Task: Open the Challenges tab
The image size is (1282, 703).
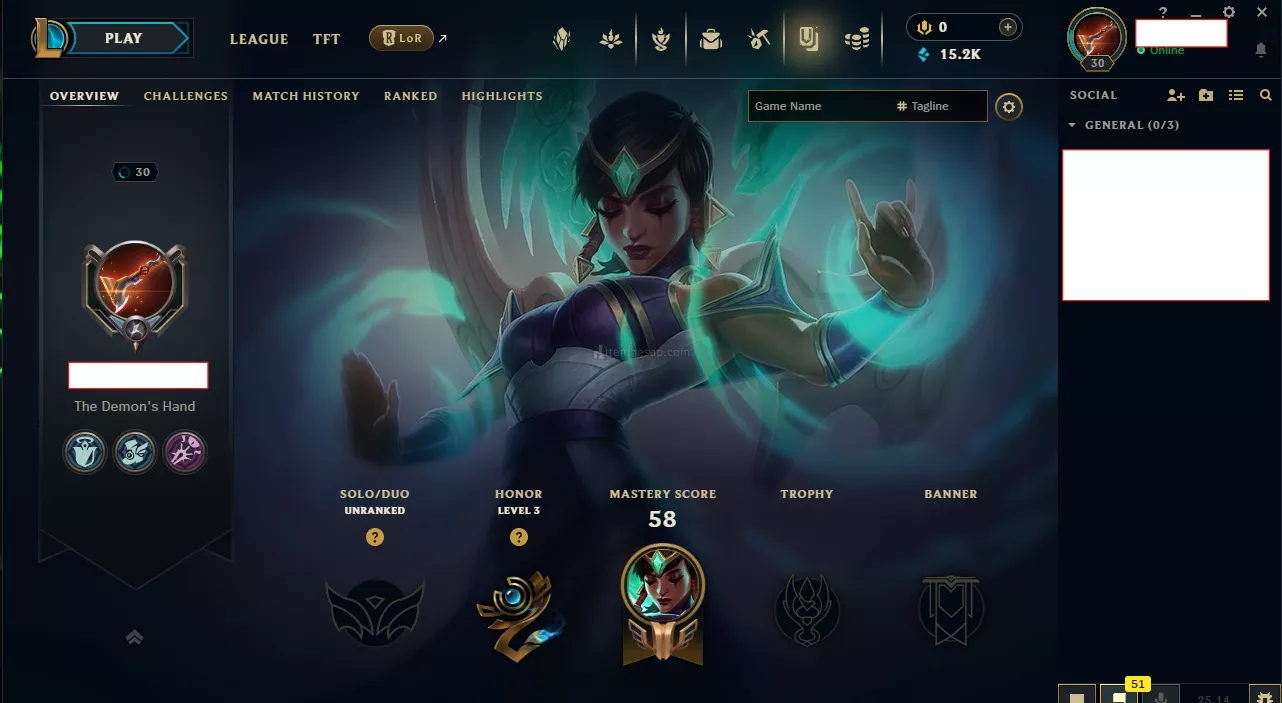Action: click(186, 96)
